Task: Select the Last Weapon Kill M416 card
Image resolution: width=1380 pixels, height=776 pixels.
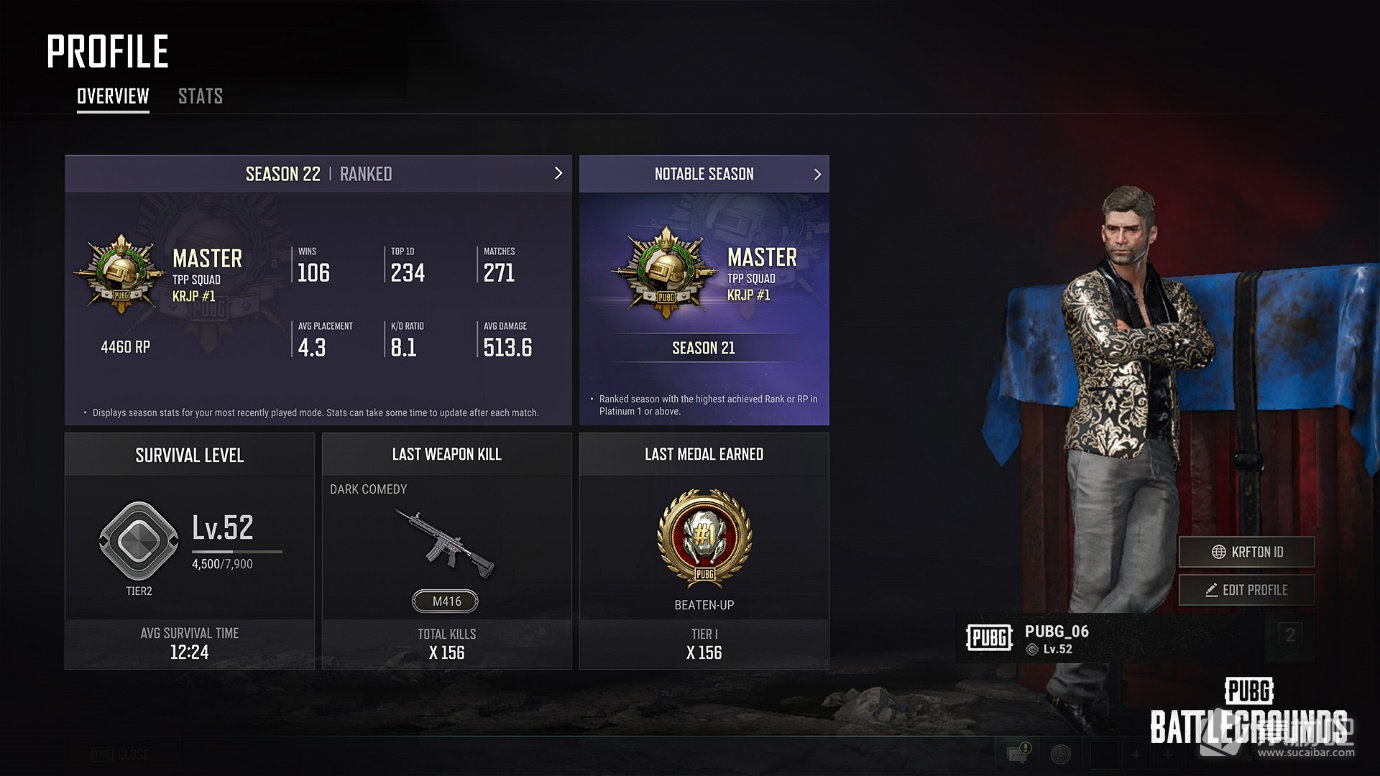Action: (x=446, y=550)
